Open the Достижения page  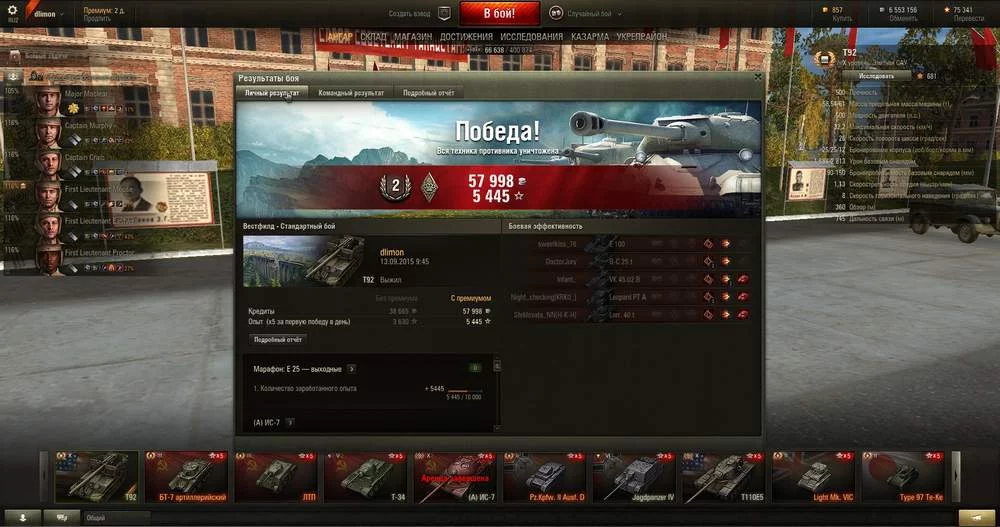point(466,36)
